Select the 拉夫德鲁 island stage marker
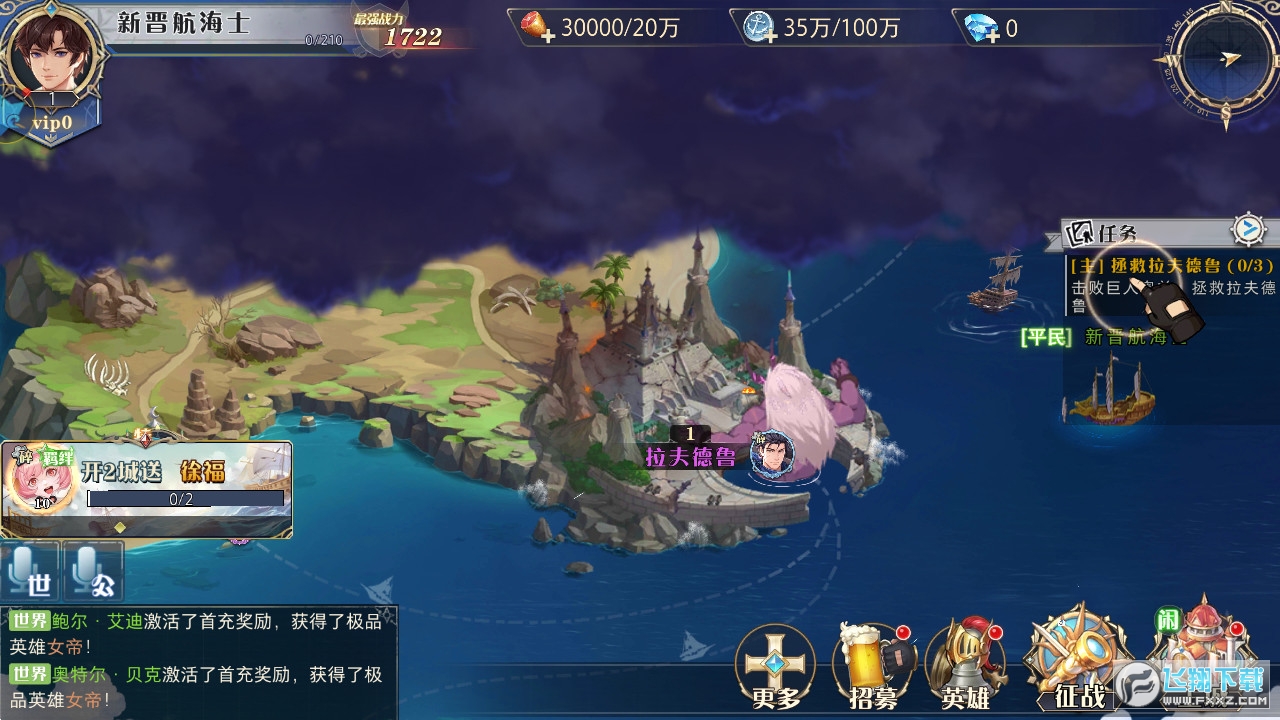 (690, 457)
